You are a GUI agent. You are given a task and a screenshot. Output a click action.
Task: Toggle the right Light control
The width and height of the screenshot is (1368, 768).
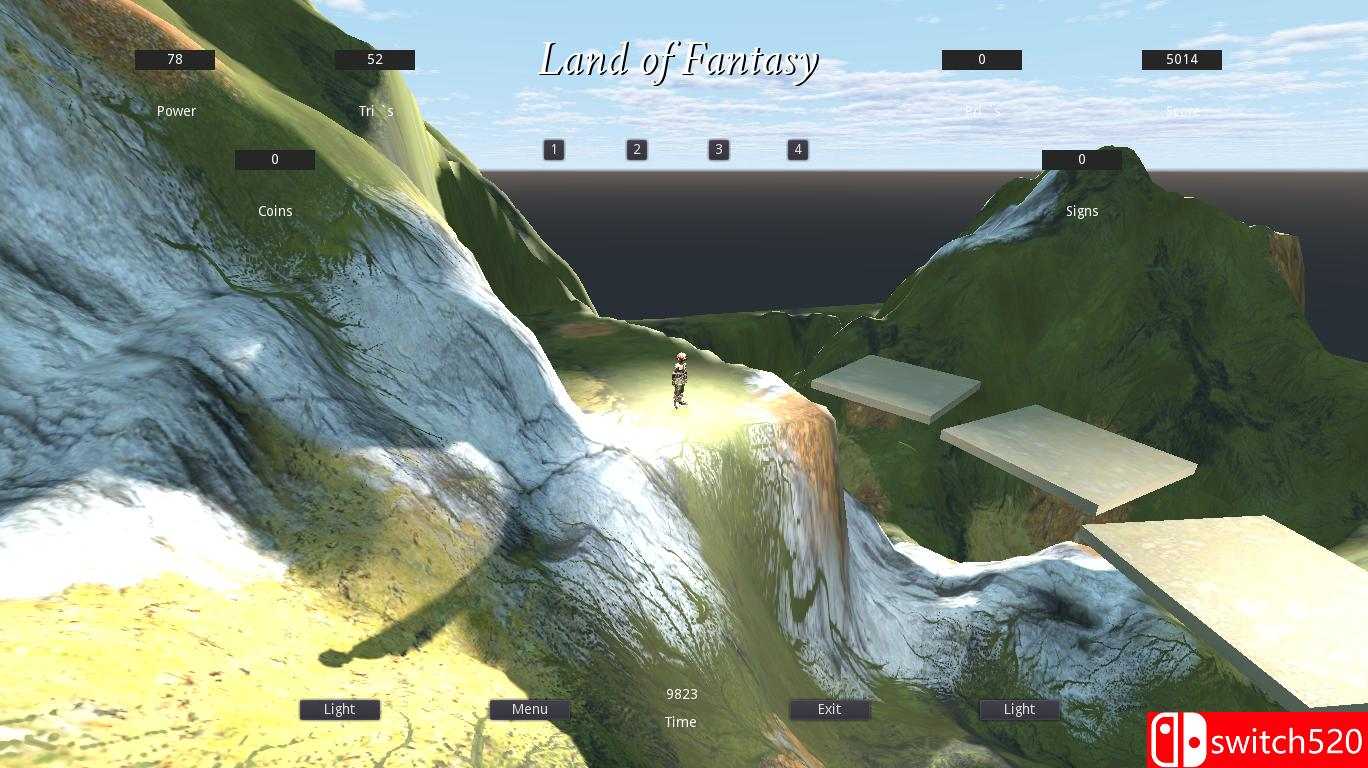pyautogui.click(x=1019, y=709)
